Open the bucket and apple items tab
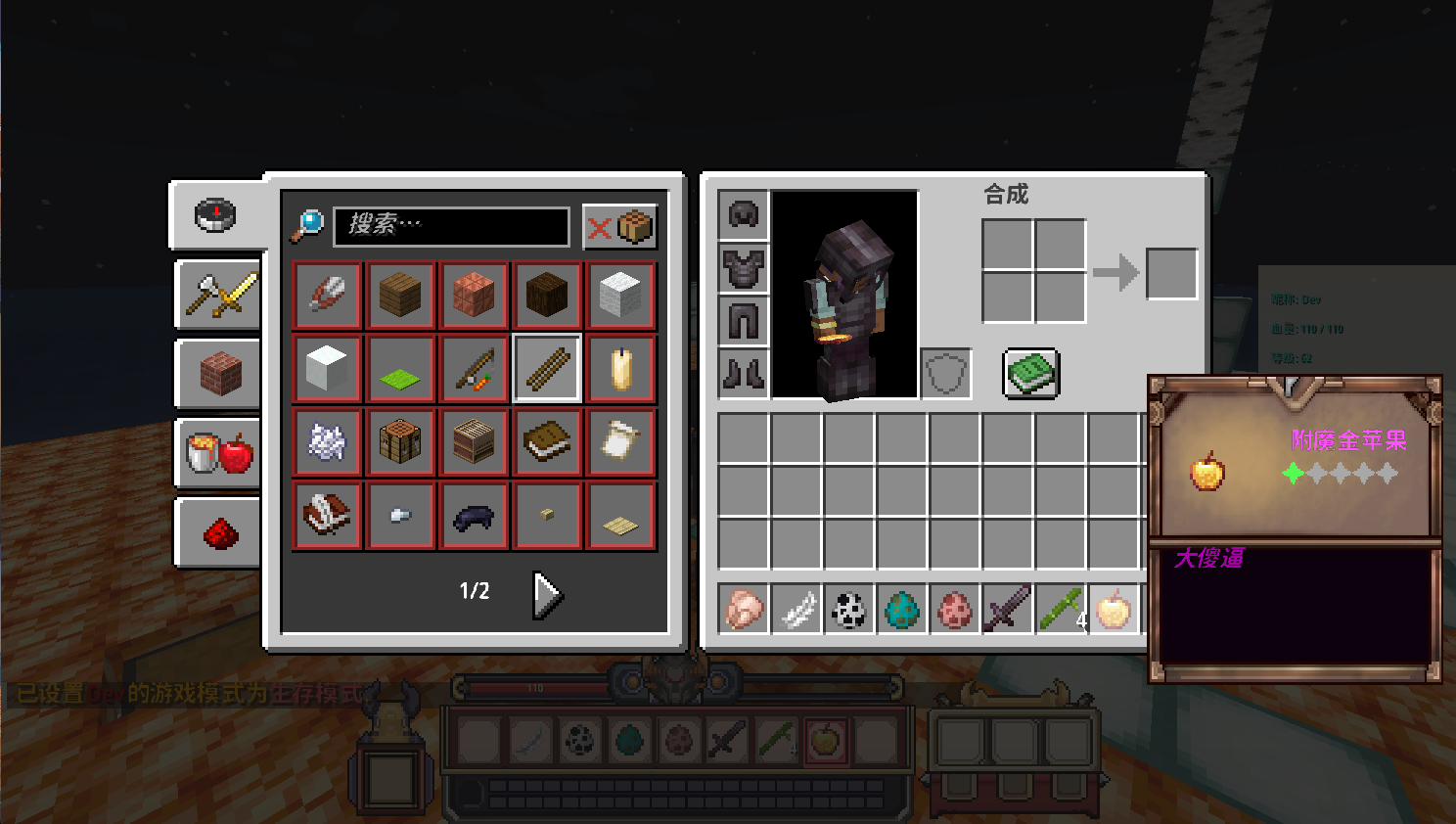The width and height of the screenshot is (1456, 824). 219,452
